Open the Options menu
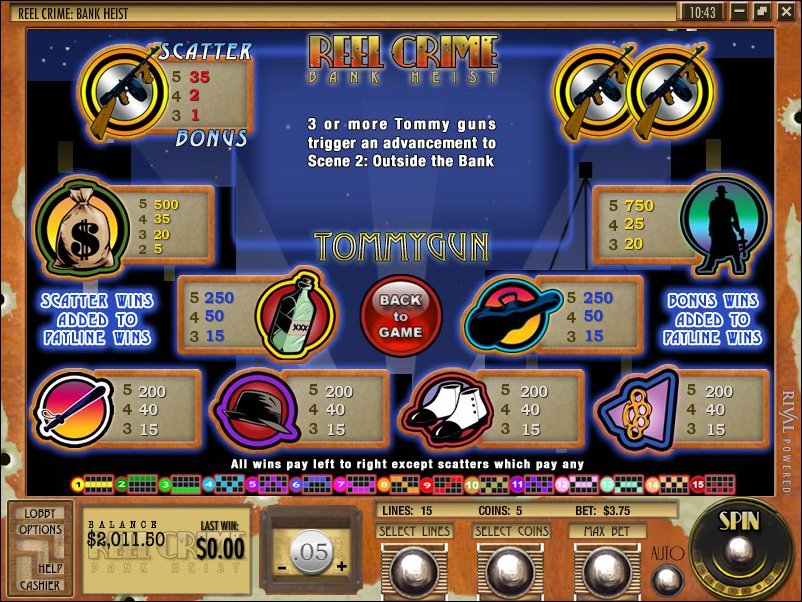802x602 pixels. click(40, 529)
